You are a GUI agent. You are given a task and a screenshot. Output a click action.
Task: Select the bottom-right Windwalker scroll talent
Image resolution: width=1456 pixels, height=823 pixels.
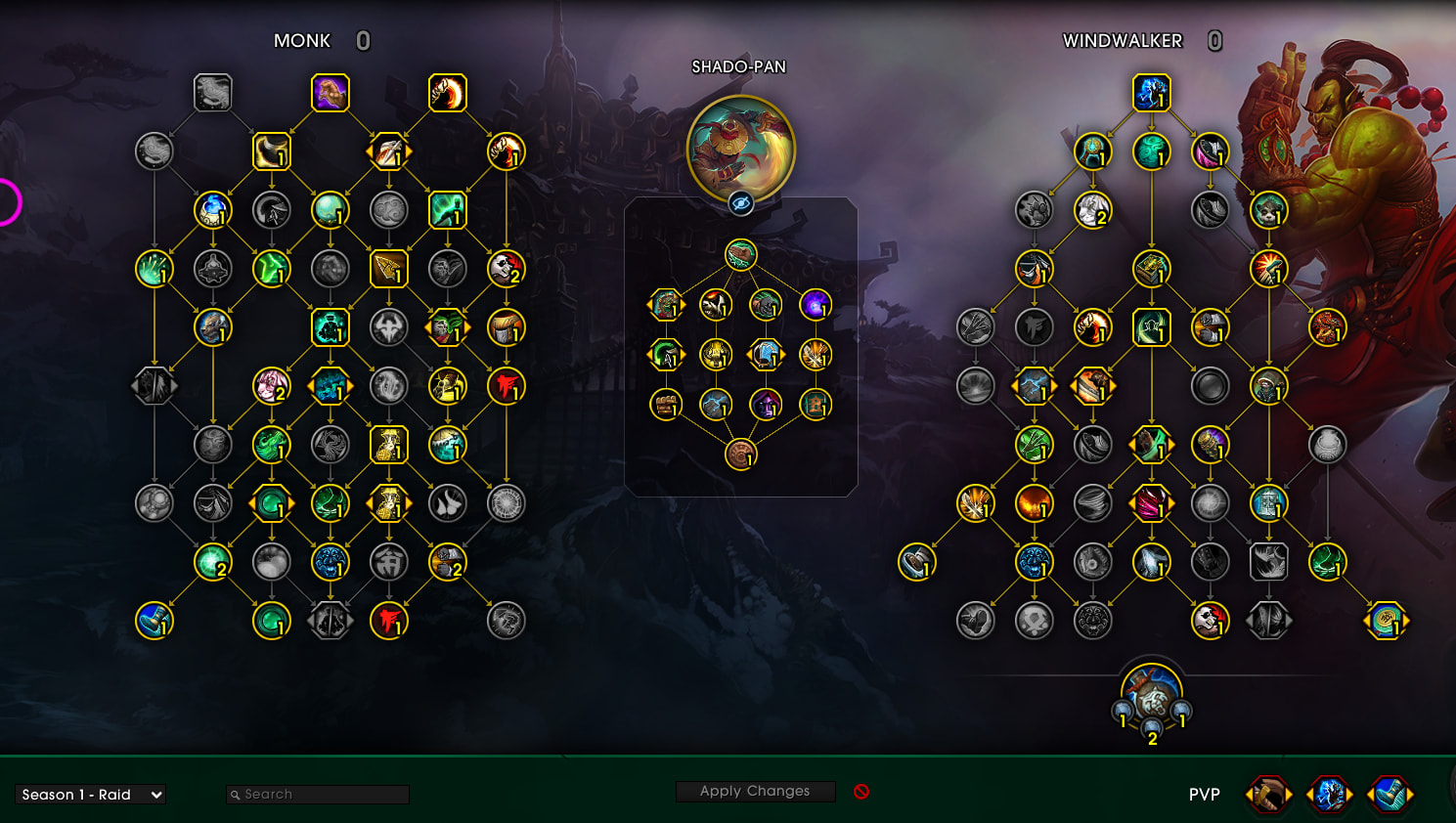coord(1386,621)
